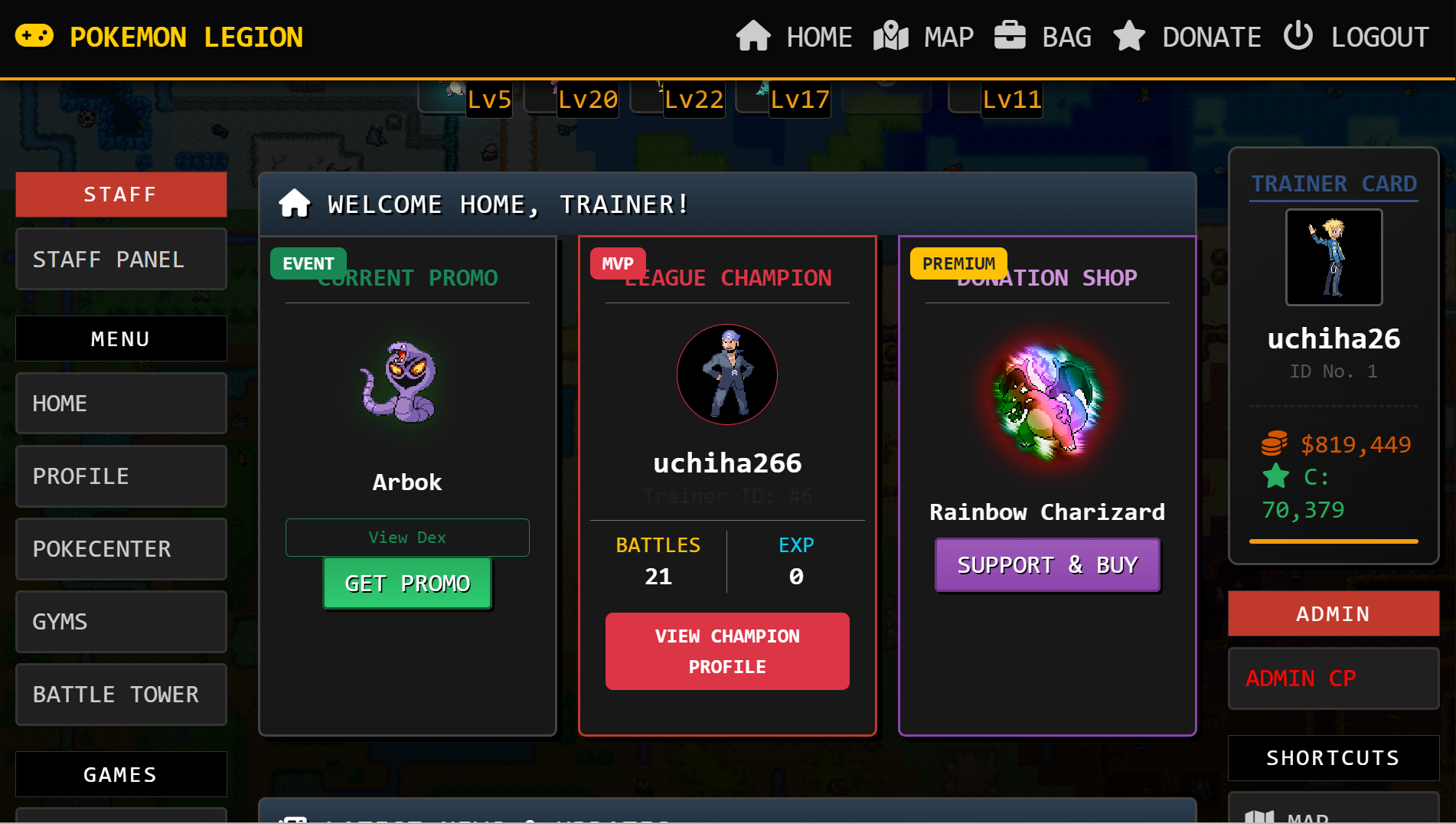Viewport: 1456px width, 824px height.
Task: Expand the SHORTCUTS panel
Action: [x=1332, y=757]
